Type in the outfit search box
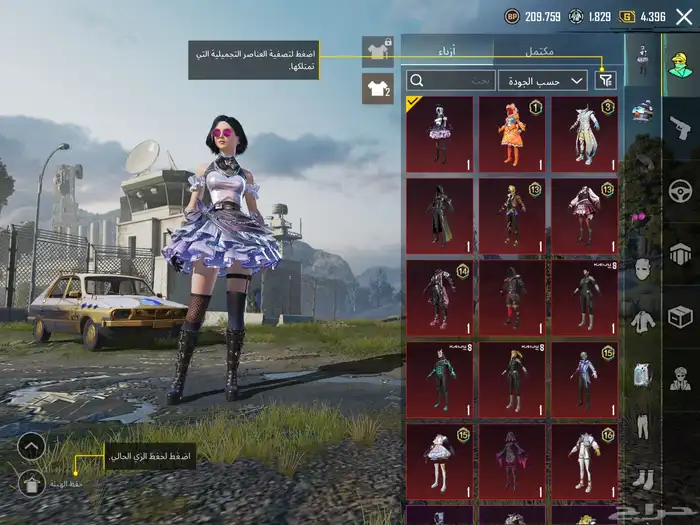This screenshot has width=700, height=525. tap(451, 80)
